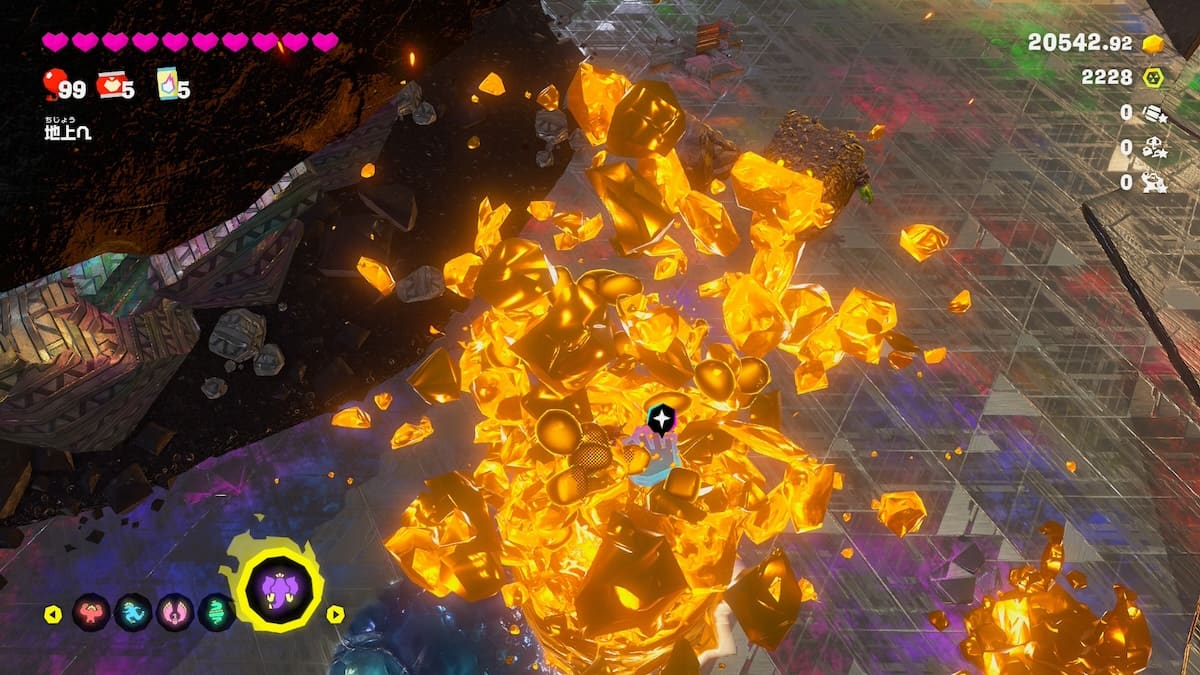This screenshot has height=675, width=1200.
Task: Pick the green Snake Bananza icon
Action: (217, 612)
